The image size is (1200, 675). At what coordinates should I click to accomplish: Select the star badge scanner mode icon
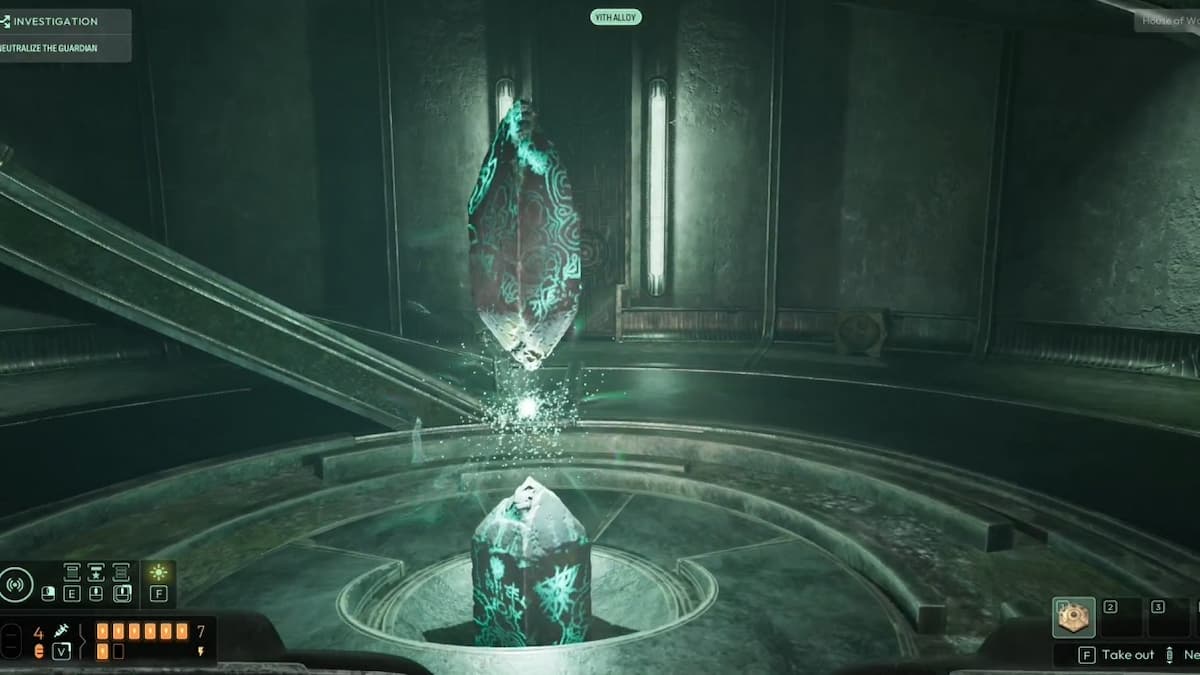point(96,572)
